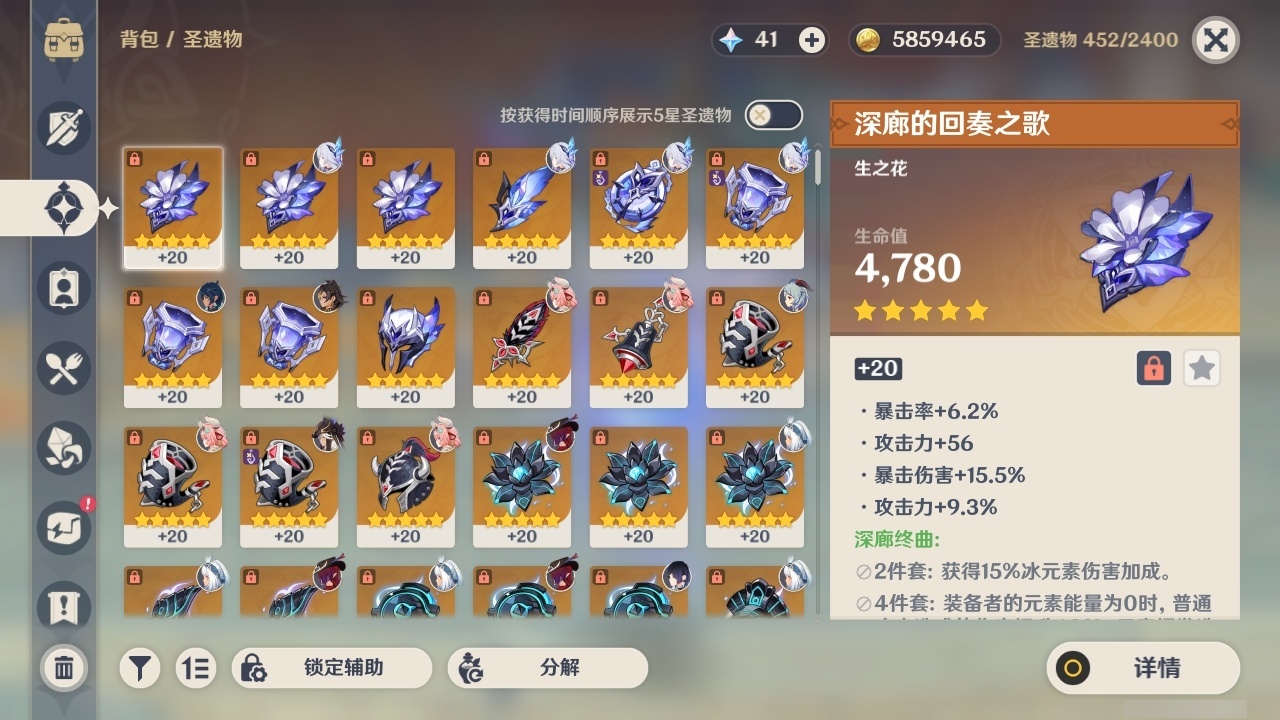The height and width of the screenshot is (720, 1280).
Task: Change artifact sorting with the sort icon
Action: 196,668
